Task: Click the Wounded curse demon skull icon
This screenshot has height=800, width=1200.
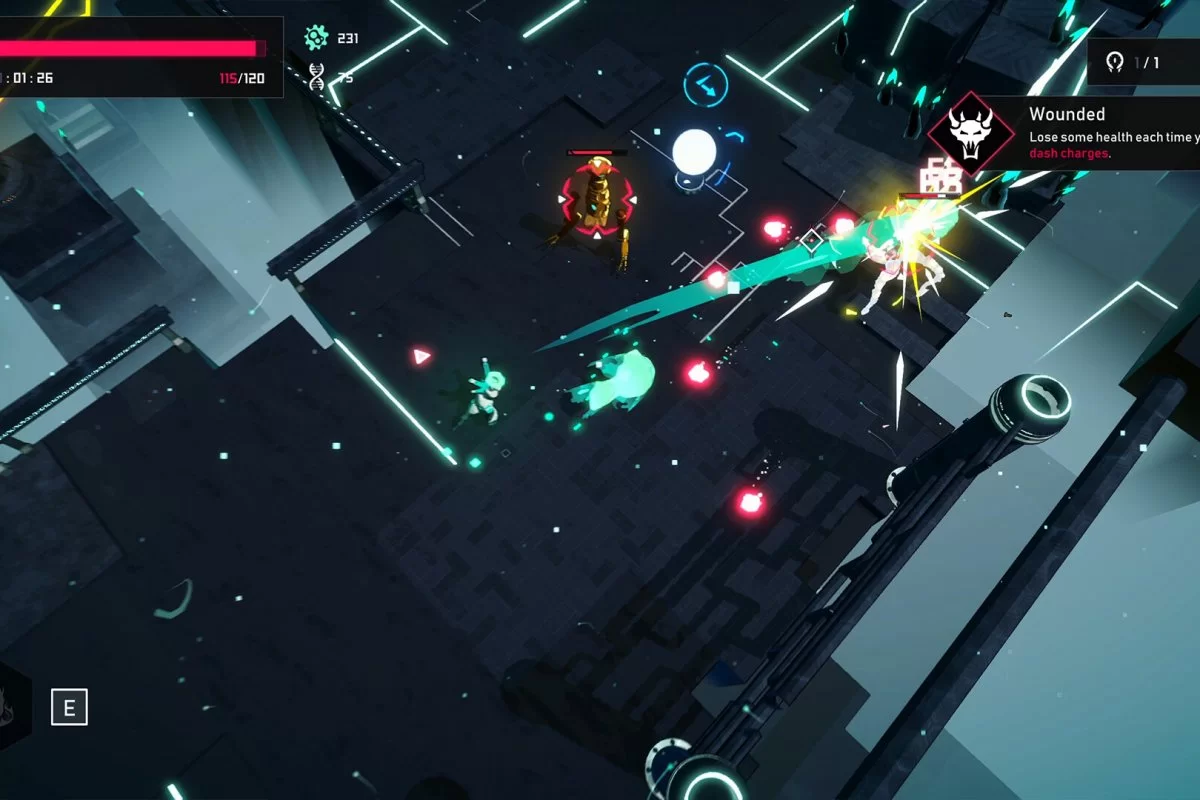Action: (x=968, y=133)
